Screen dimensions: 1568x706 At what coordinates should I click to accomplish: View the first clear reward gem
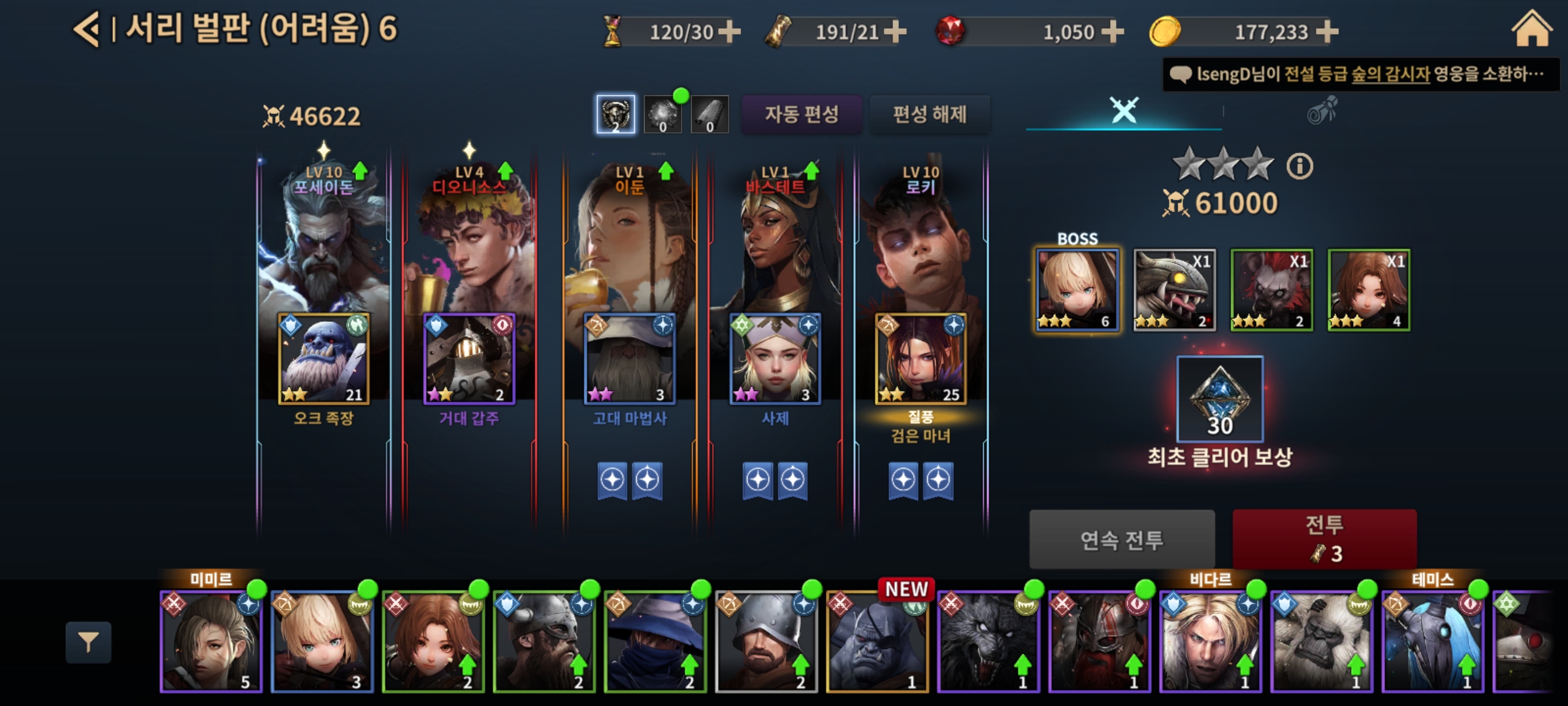pyautogui.click(x=1220, y=399)
